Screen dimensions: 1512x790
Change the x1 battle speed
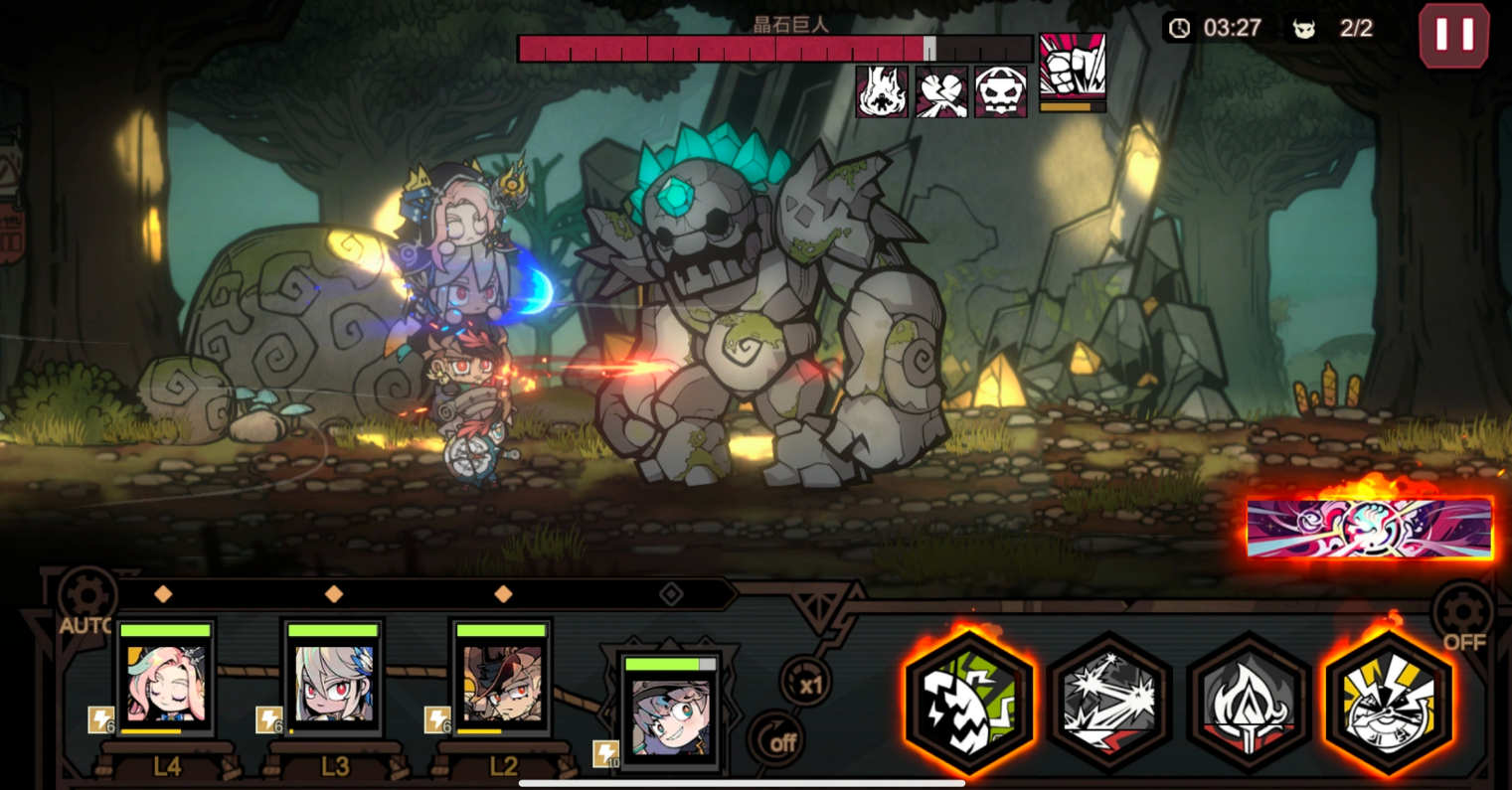tap(806, 683)
